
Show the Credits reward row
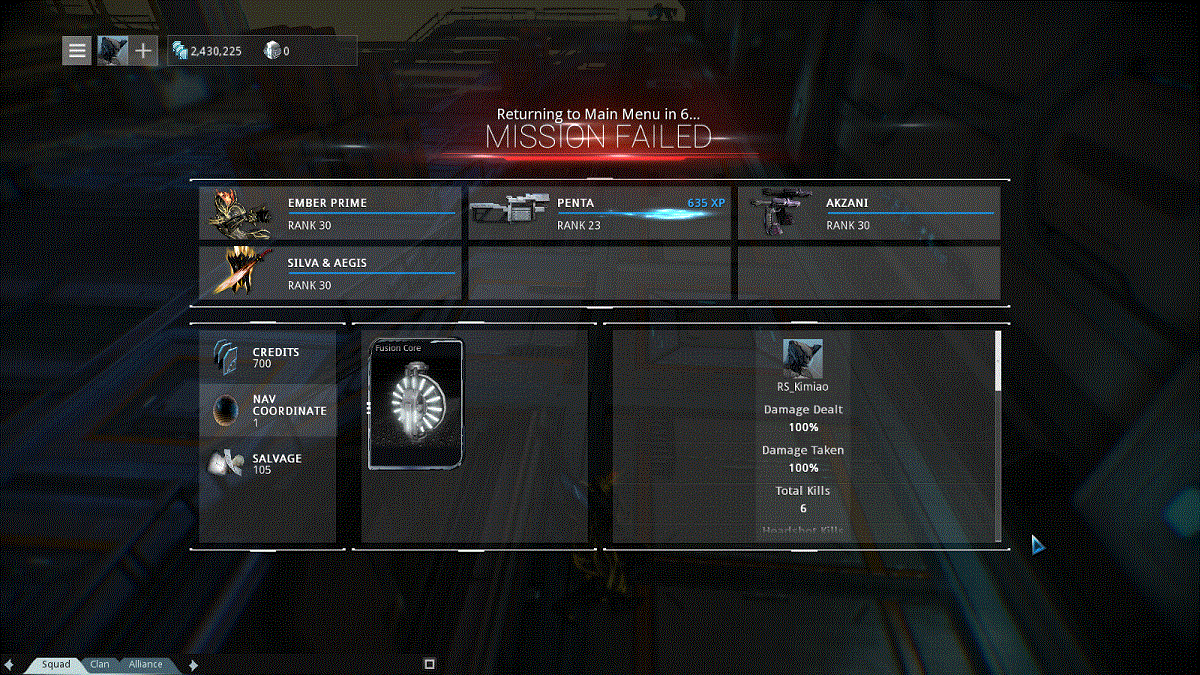click(x=268, y=357)
